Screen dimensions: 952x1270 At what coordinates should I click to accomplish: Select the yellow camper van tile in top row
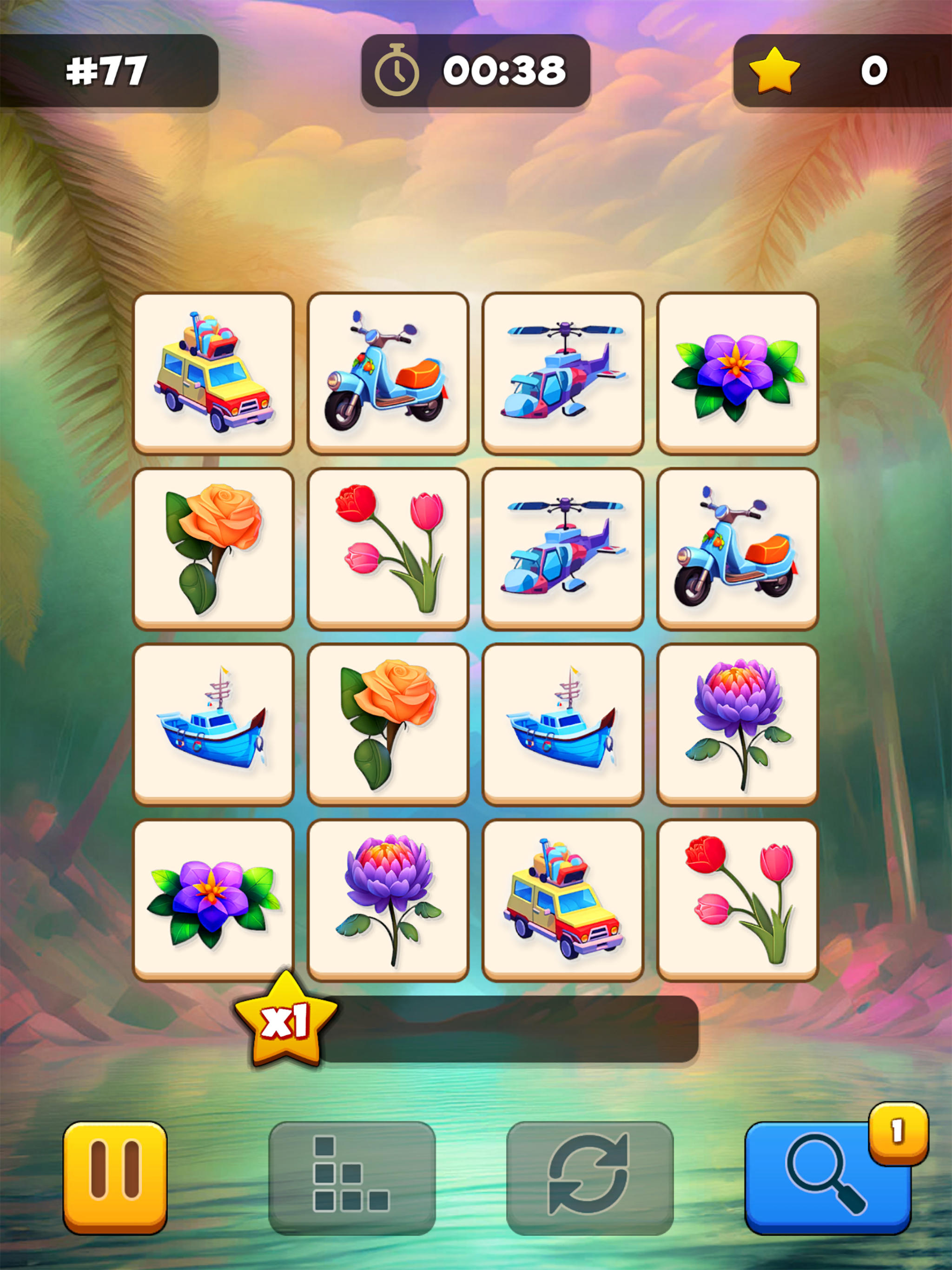point(214,371)
